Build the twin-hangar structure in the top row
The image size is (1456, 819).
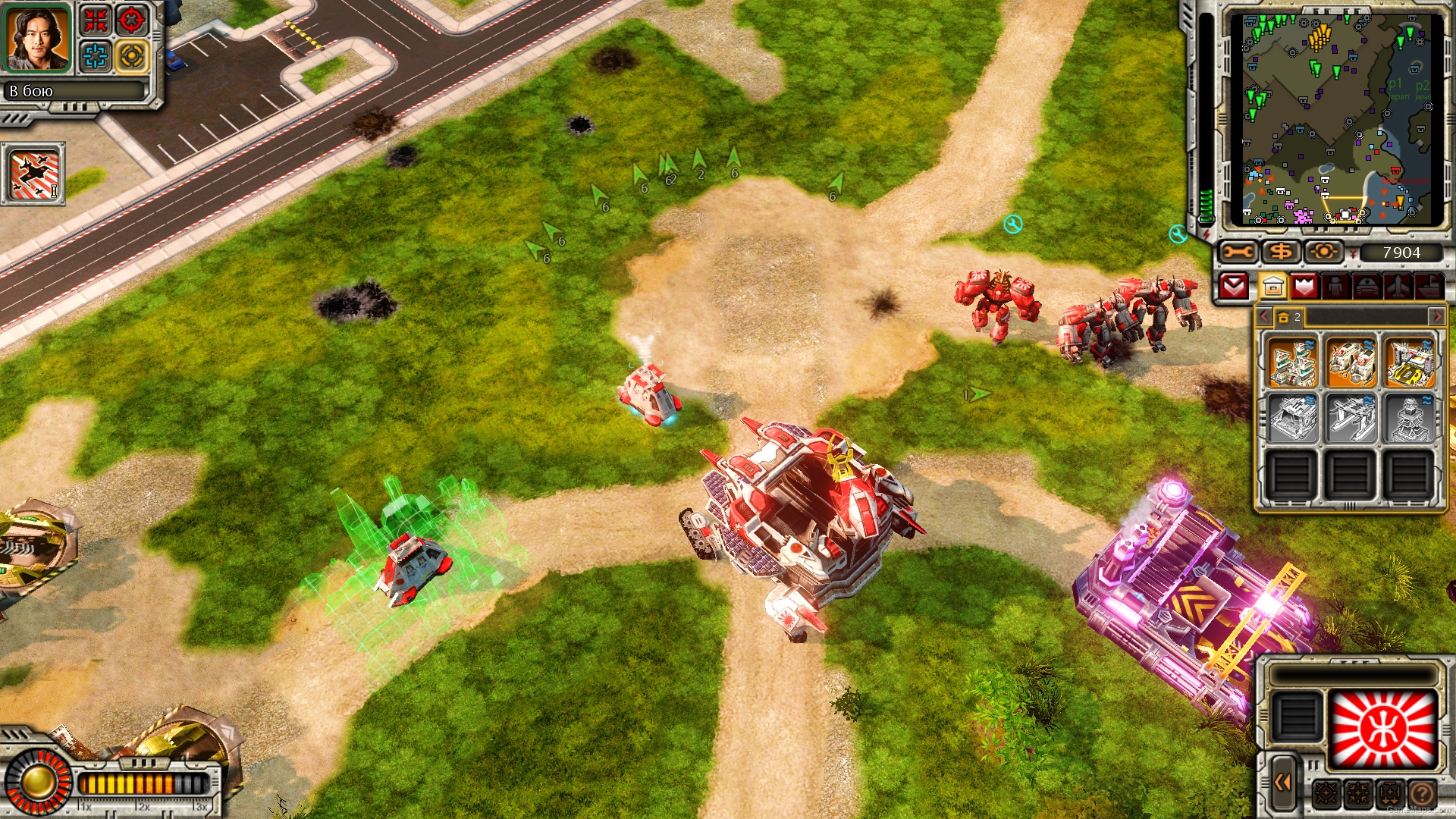point(1351,362)
